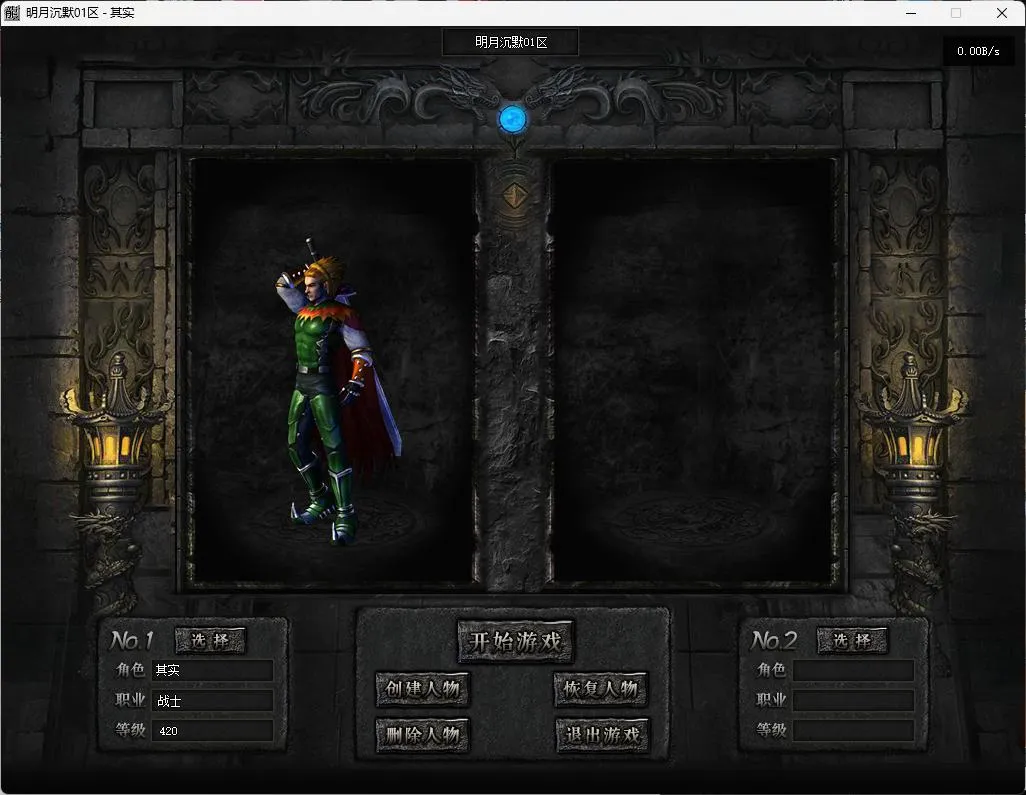Exit via the 退出游戏 button
The height and width of the screenshot is (795, 1026).
pos(601,736)
